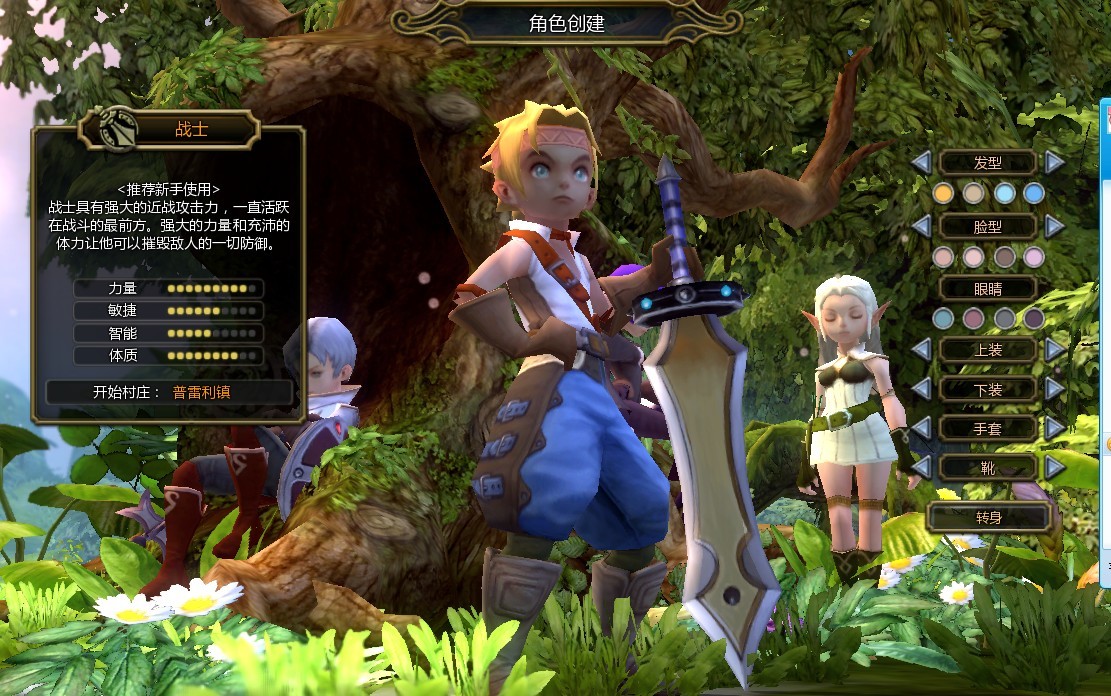Cycle to the next top (上装)

[1054, 349]
